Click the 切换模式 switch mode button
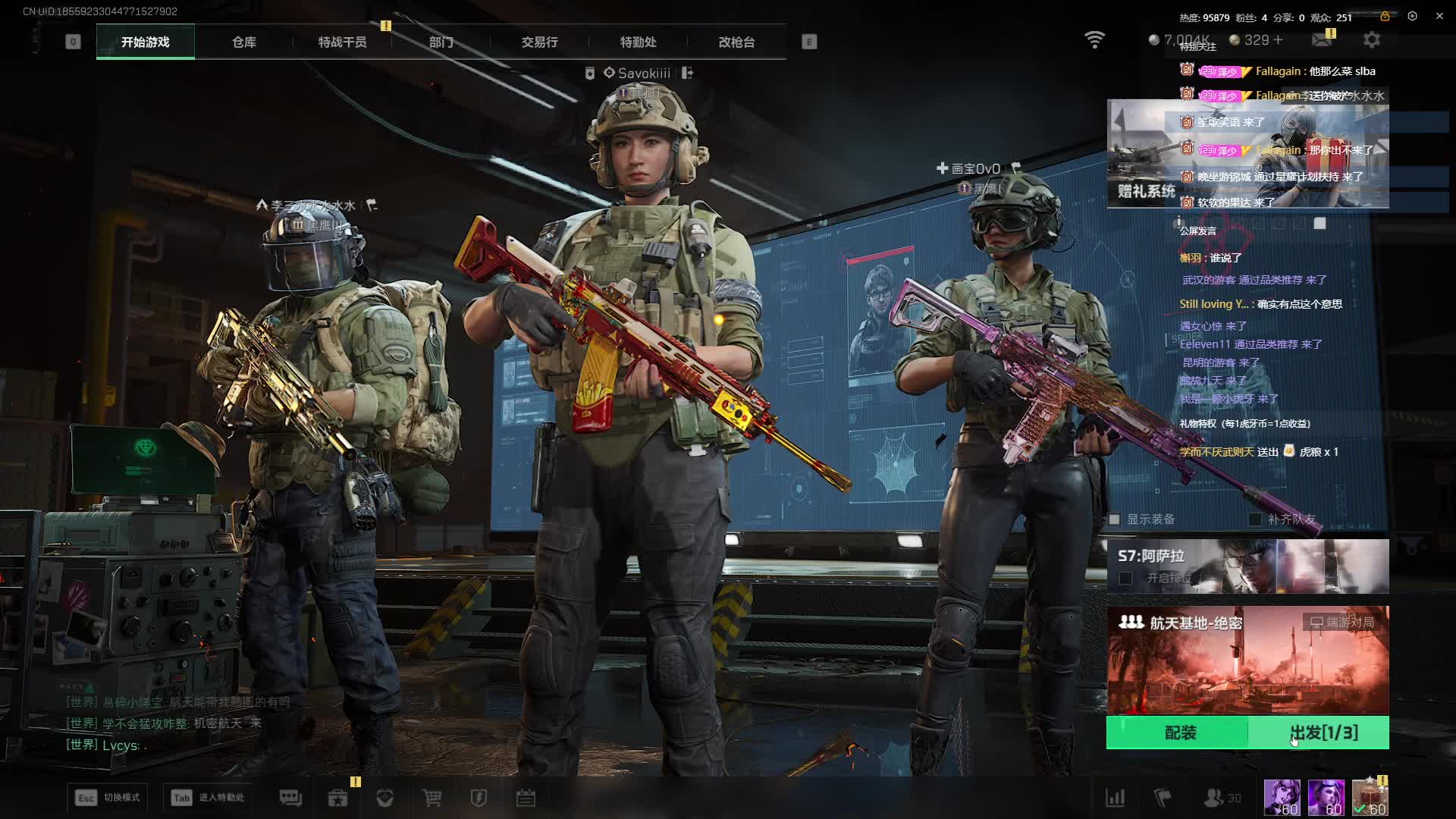The height and width of the screenshot is (819, 1456). (108, 798)
